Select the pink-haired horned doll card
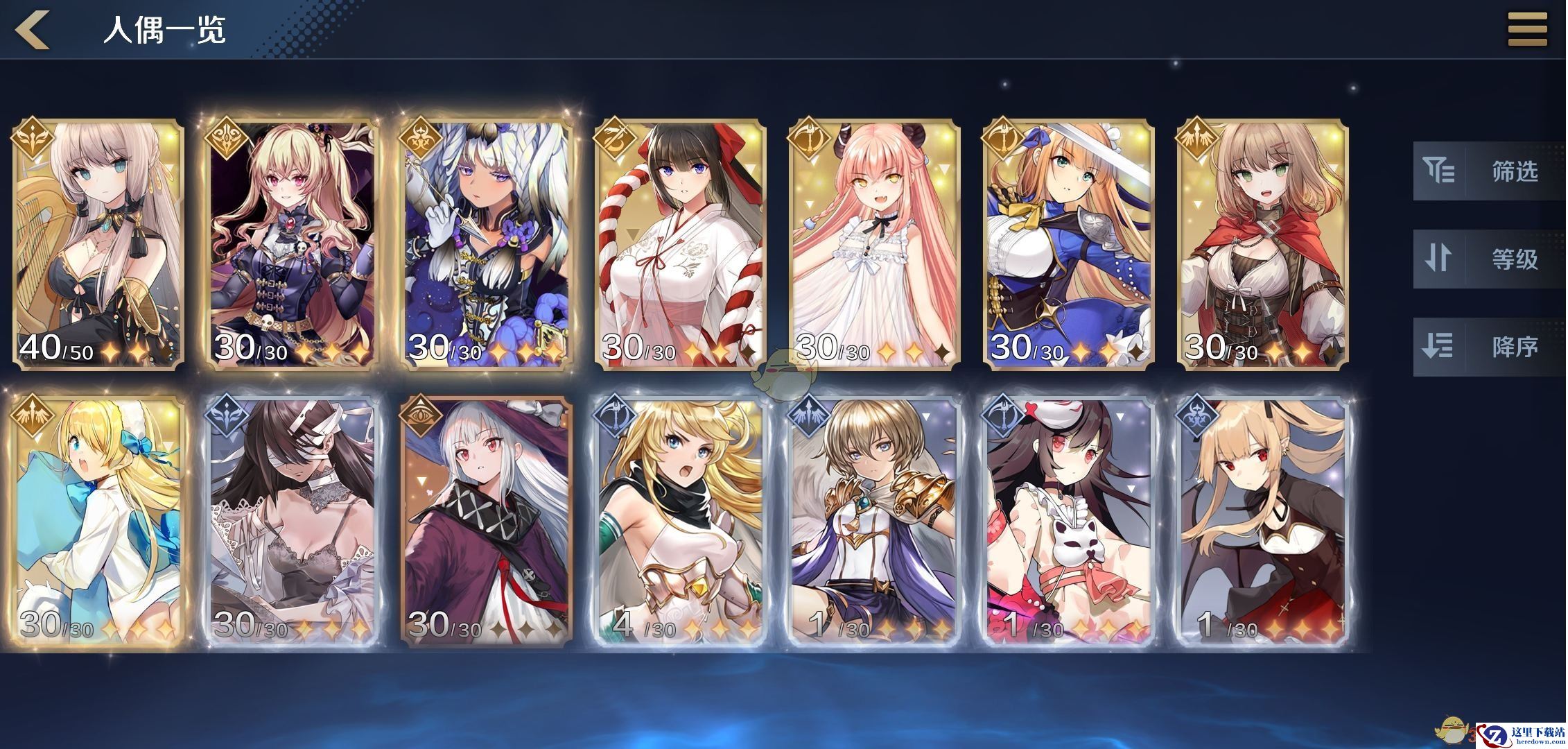This screenshot has height=749, width=1568. [x=875, y=244]
